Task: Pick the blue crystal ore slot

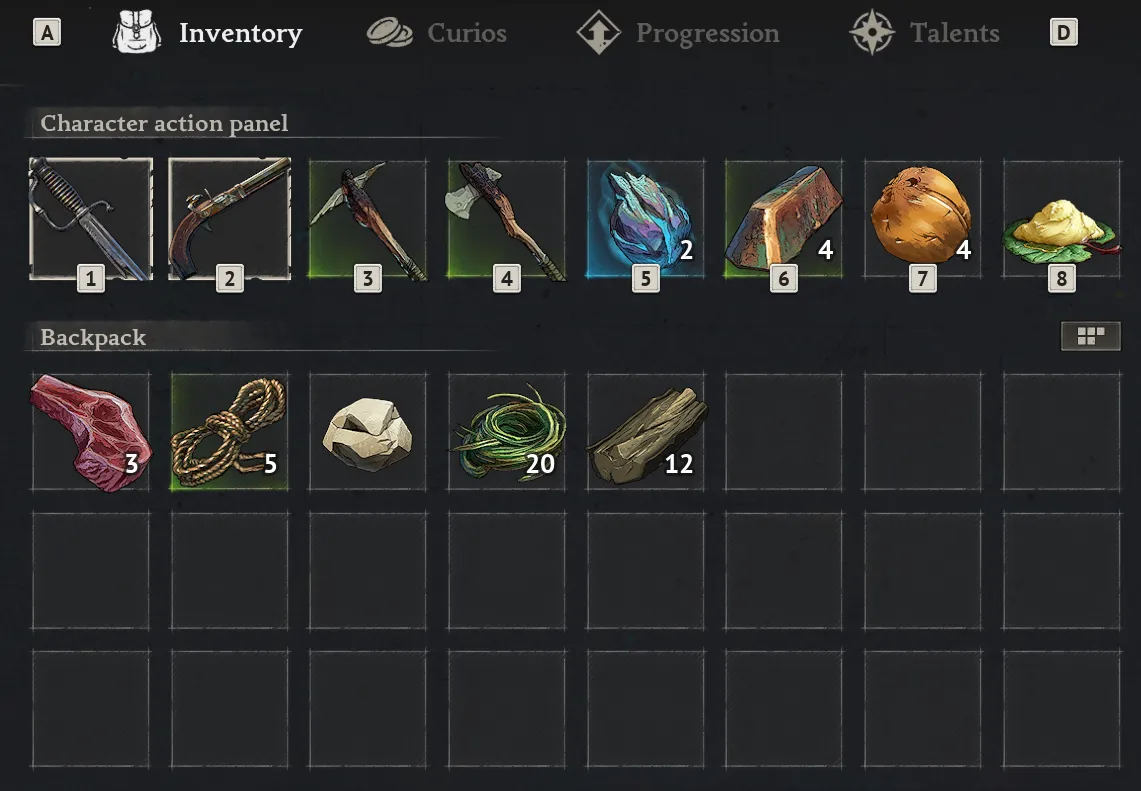Action: (x=645, y=219)
